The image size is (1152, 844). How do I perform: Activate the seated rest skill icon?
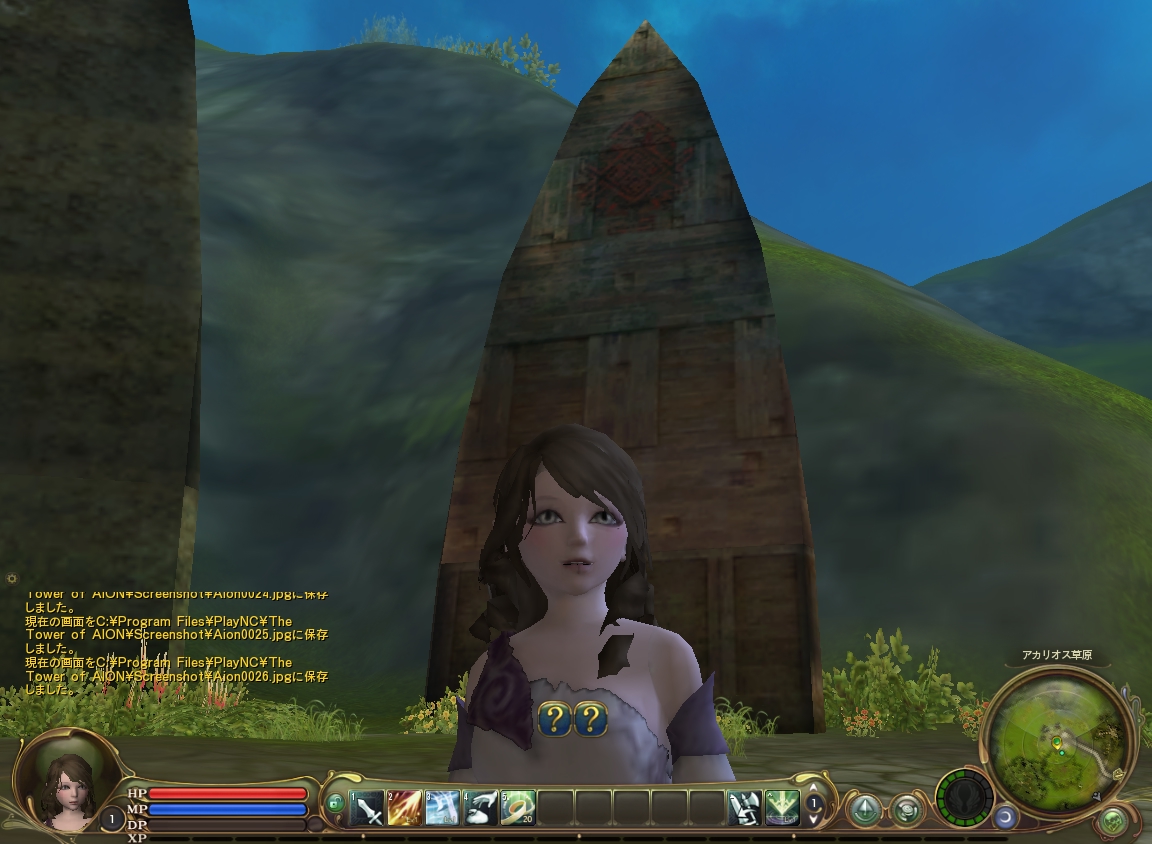[x=744, y=807]
